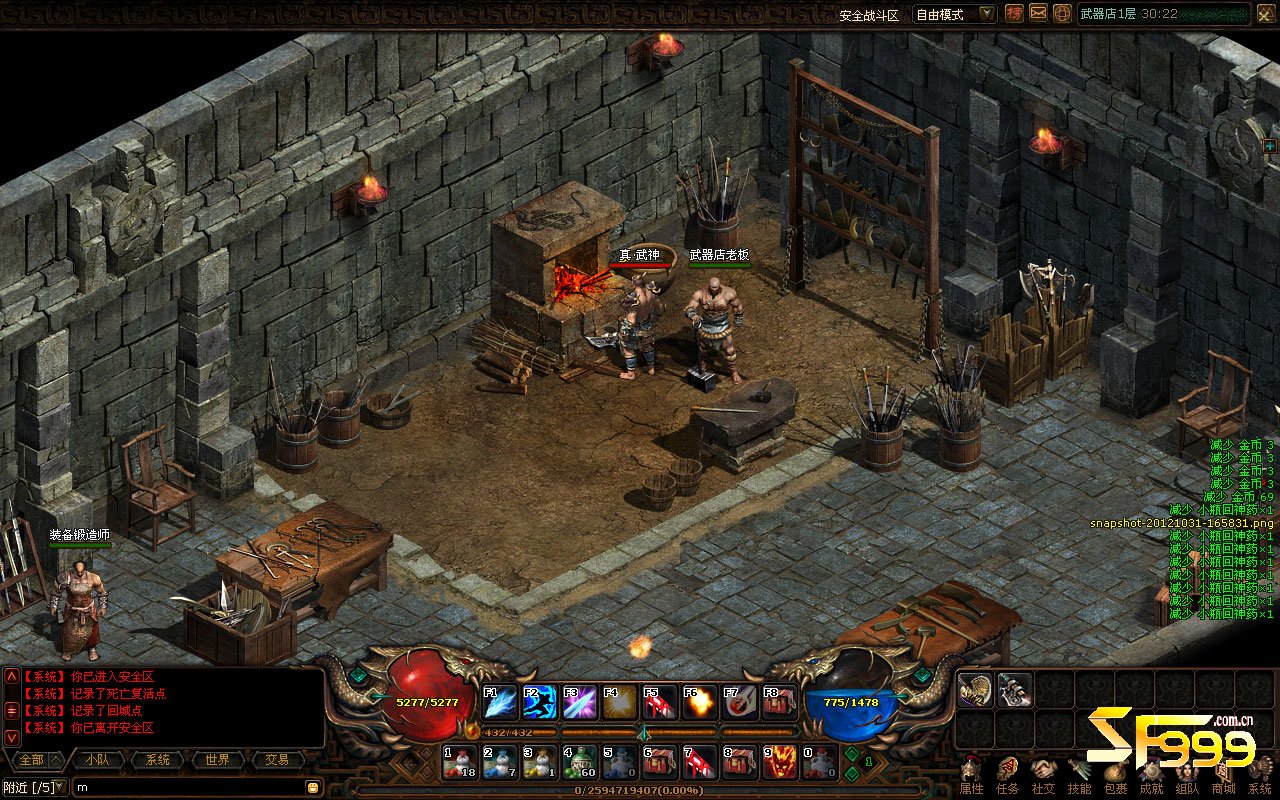Activate the flaming demon face in slot 9
The image size is (1280, 800).
[780, 762]
